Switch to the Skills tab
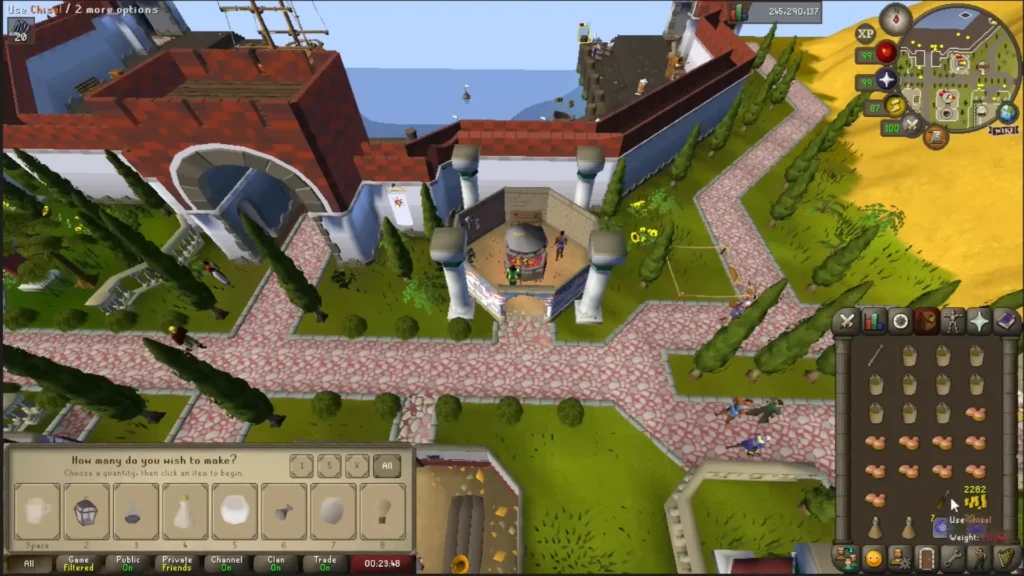The height and width of the screenshot is (576, 1024). (874, 321)
